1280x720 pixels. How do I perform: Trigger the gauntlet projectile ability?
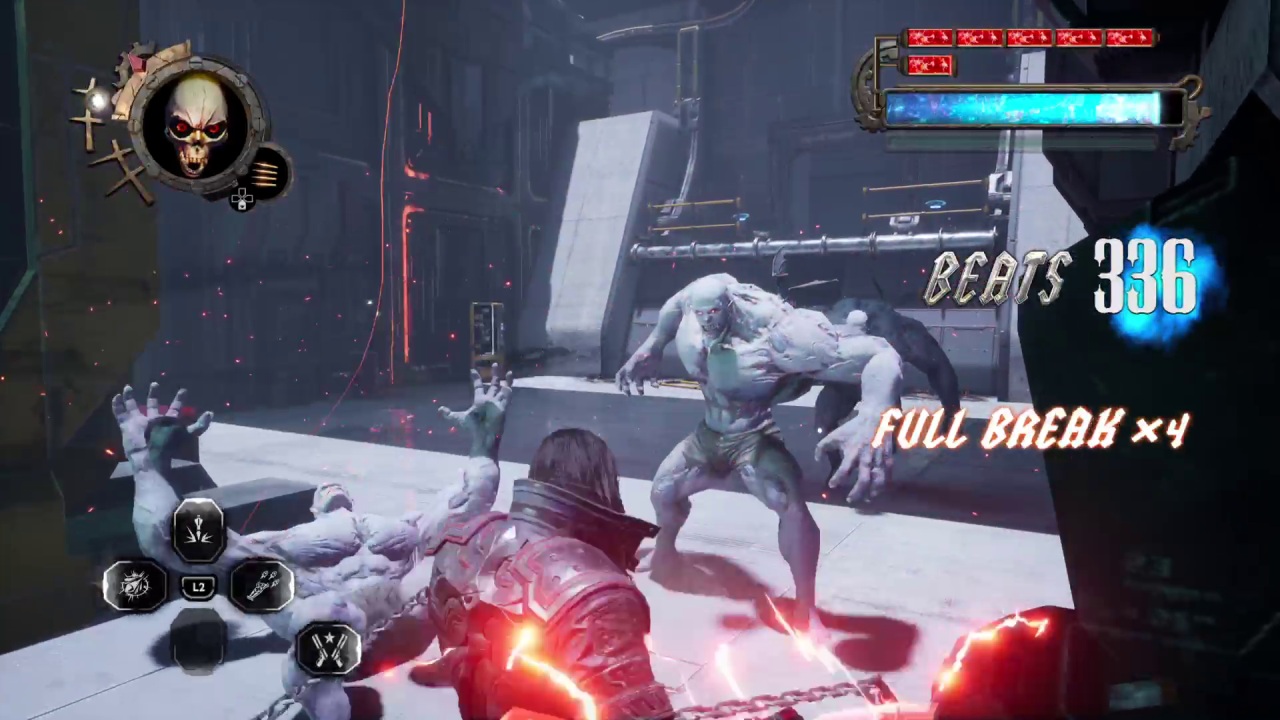(262, 585)
